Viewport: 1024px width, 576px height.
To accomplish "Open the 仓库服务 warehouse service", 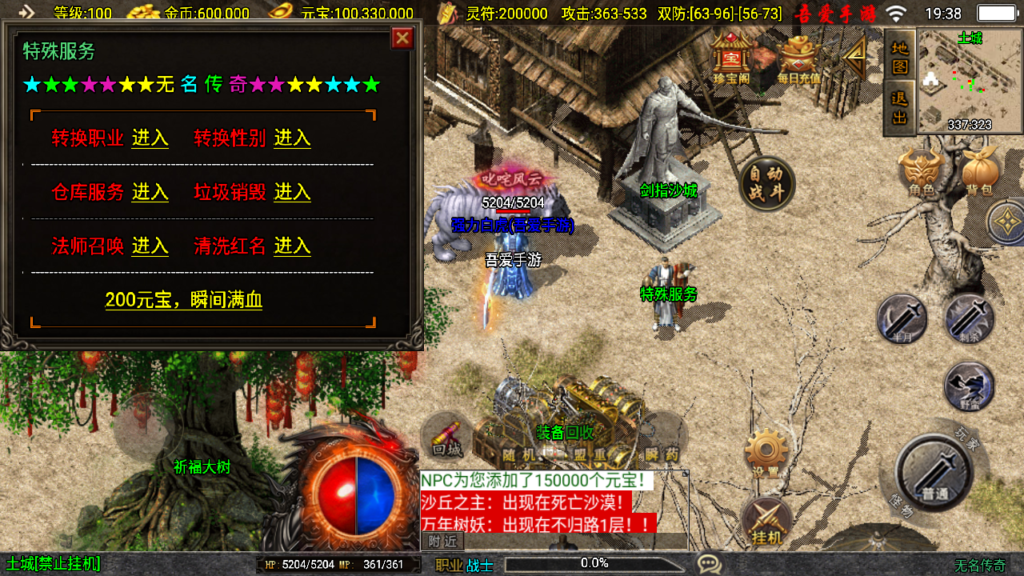I will pyautogui.click(x=150, y=192).
